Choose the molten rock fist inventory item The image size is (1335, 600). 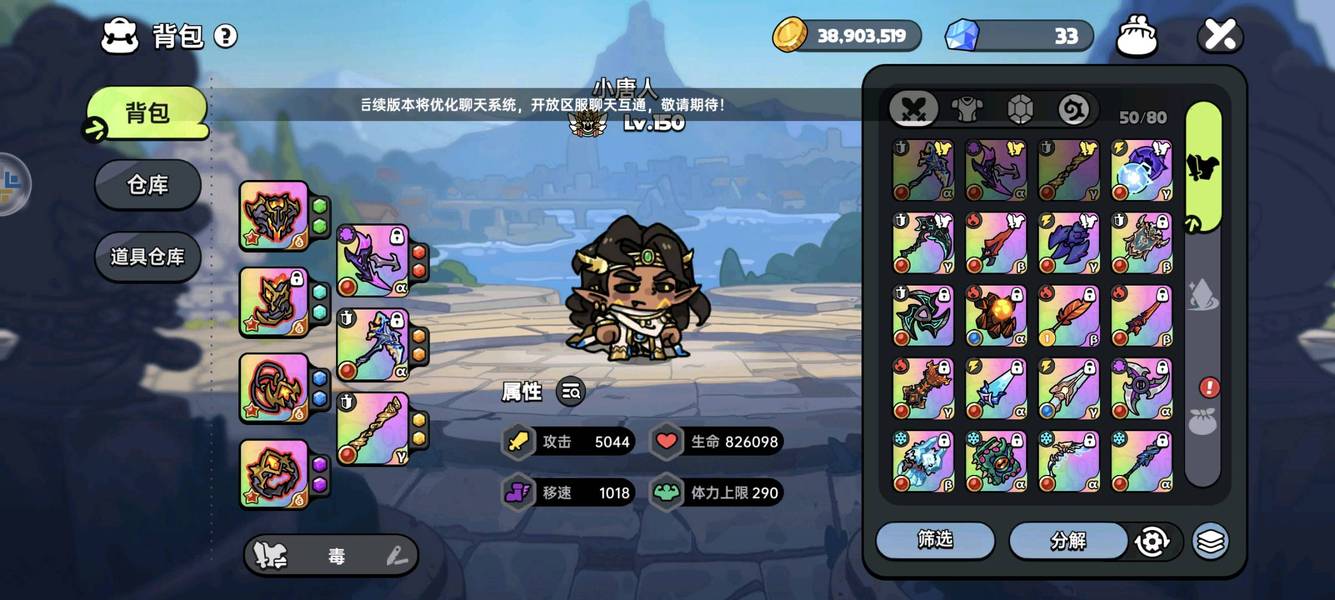pos(995,316)
